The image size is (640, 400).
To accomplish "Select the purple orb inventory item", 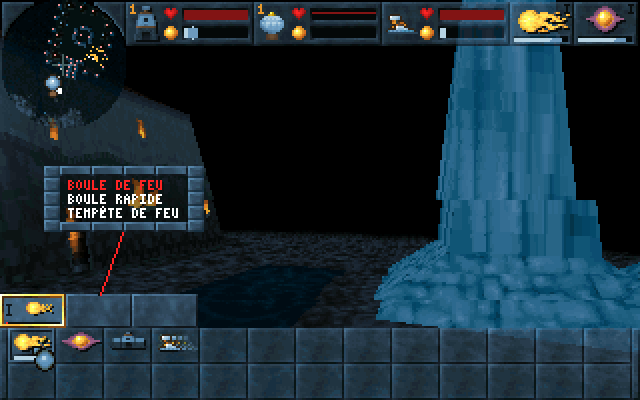I will point(81,343).
